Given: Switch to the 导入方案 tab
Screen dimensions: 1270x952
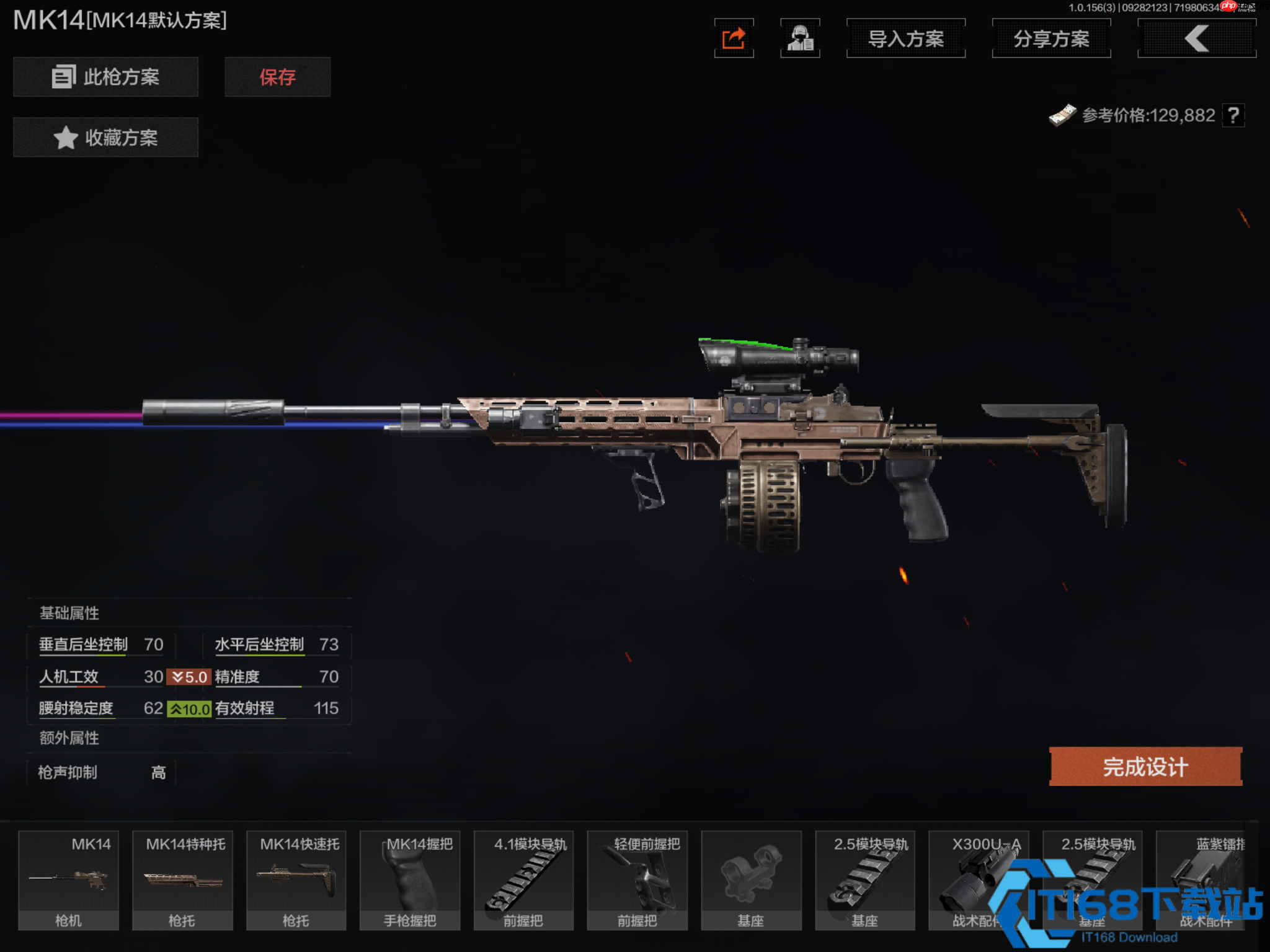Looking at the screenshot, I should (x=905, y=38).
